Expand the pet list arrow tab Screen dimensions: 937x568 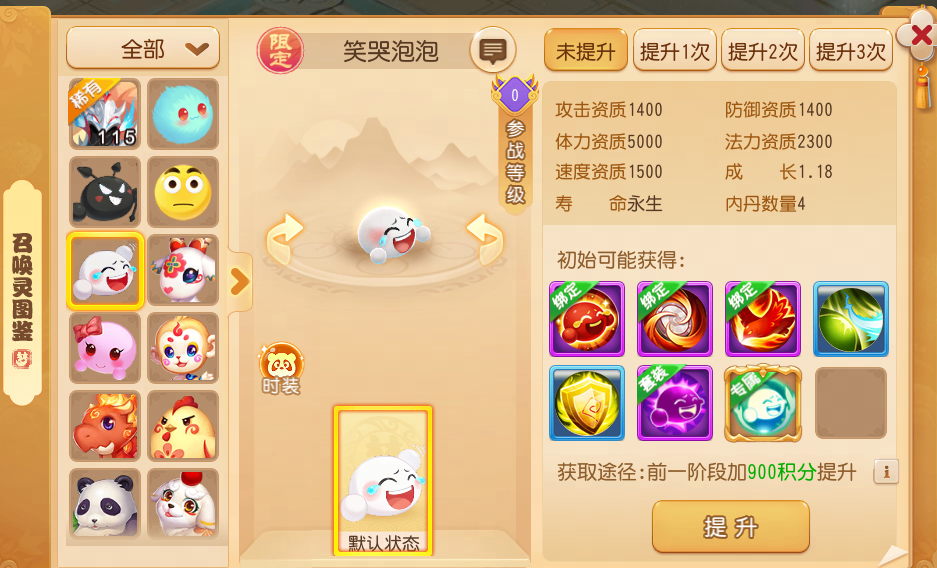[240, 282]
